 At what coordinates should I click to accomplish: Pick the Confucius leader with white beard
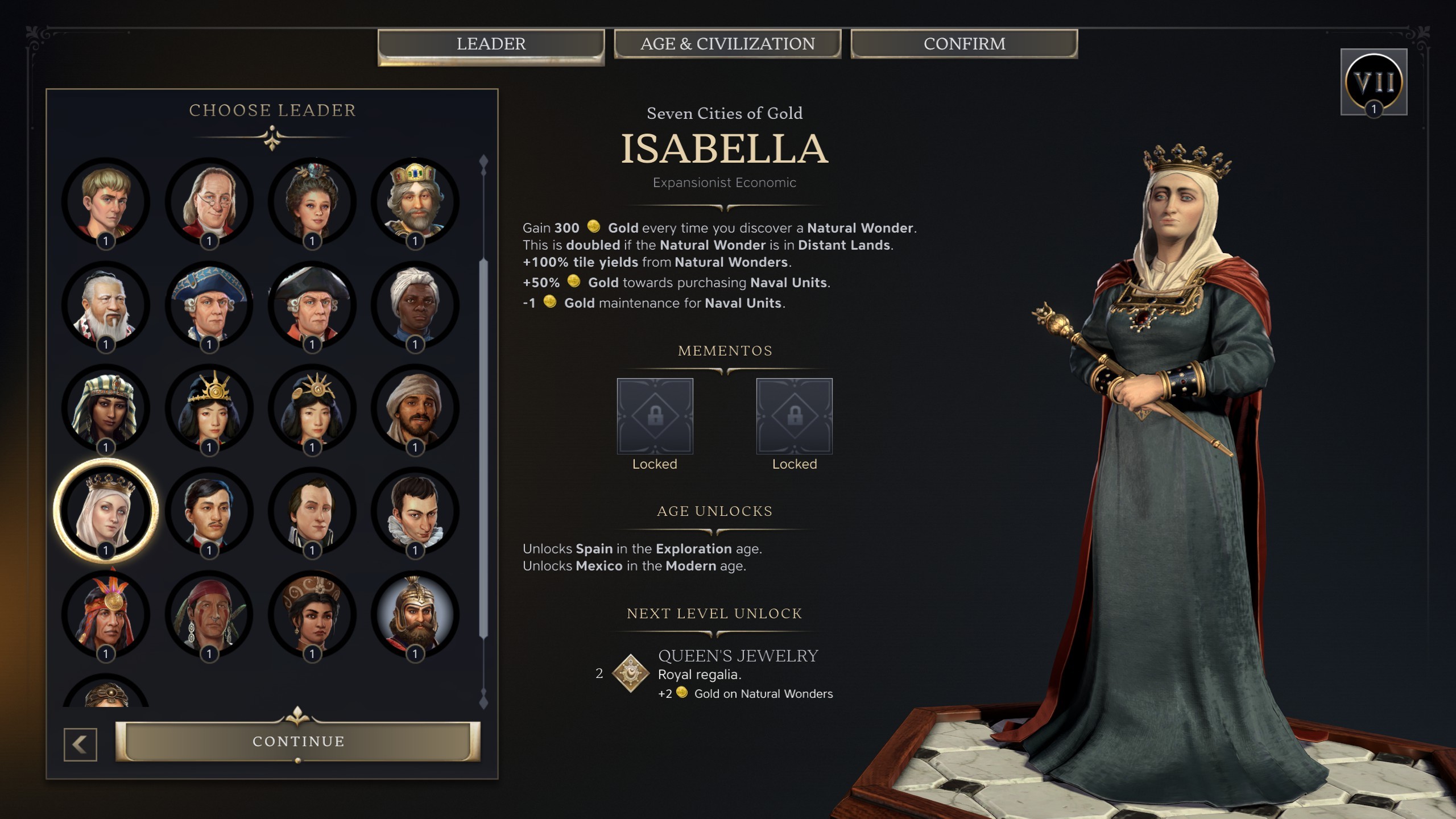click(x=106, y=305)
